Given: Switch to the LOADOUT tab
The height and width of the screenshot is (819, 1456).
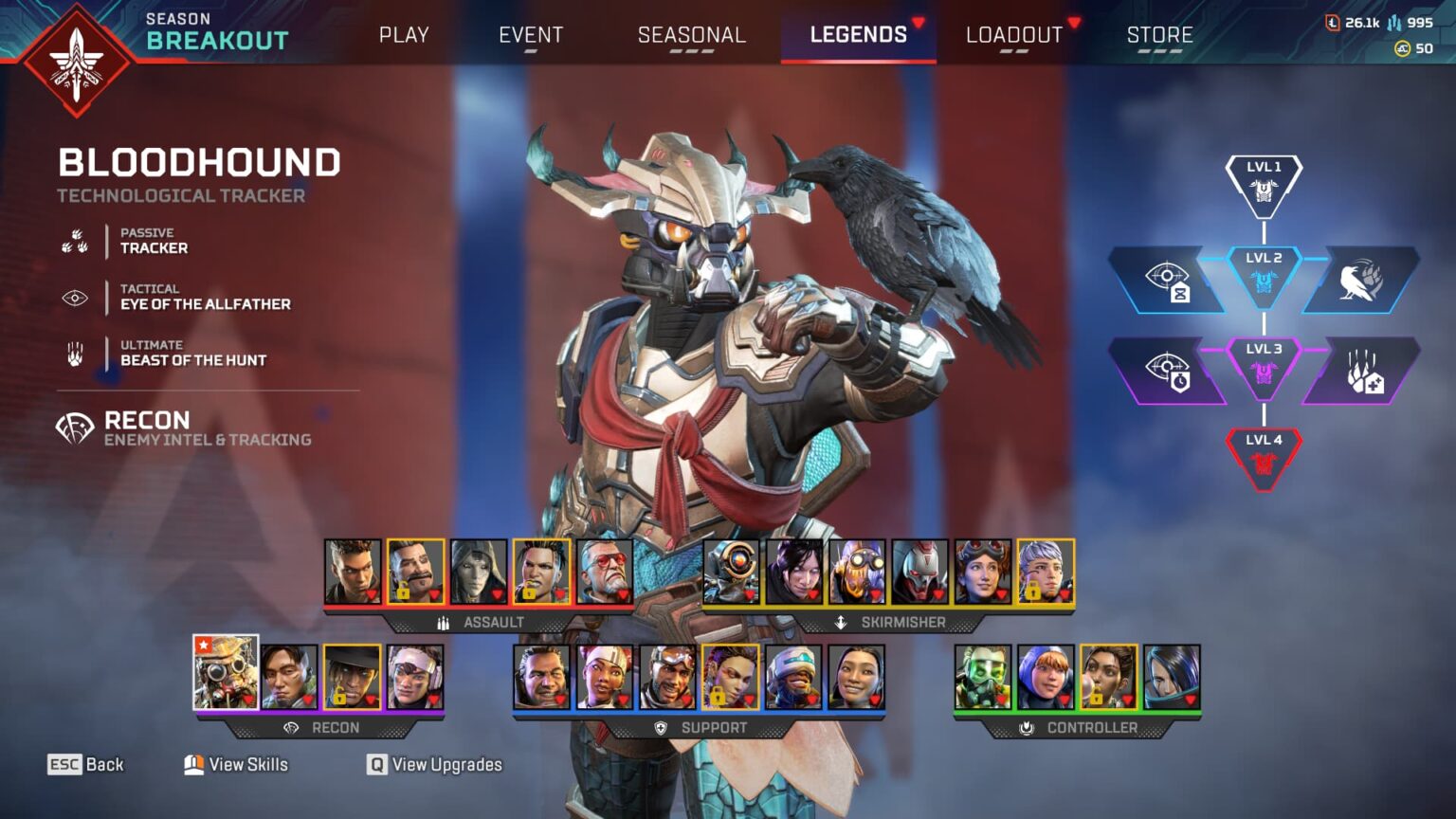Looking at the screenshot, I should pos(1012,34).
